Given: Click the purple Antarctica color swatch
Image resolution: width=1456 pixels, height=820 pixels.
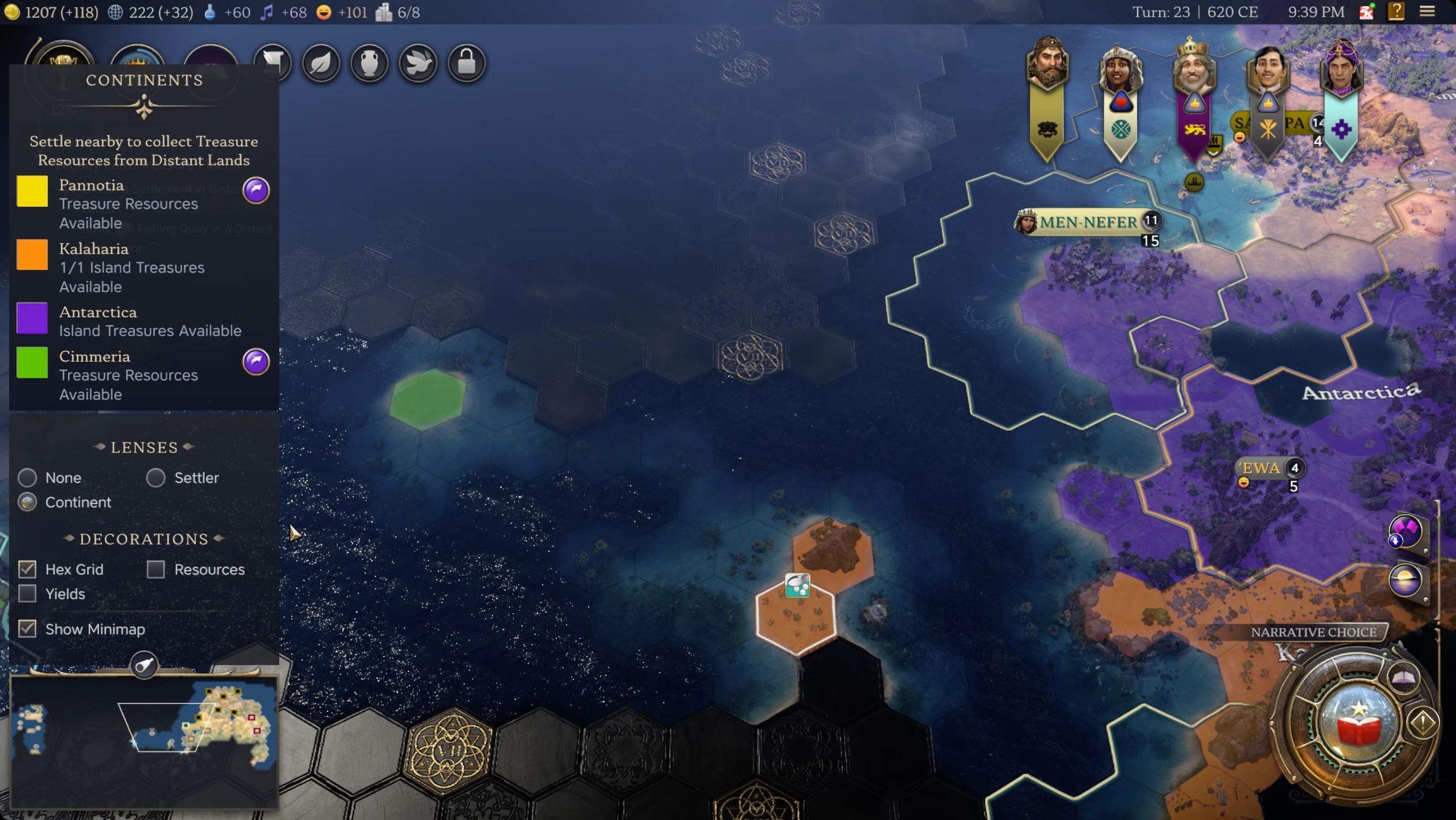Looking at the screenshot, I should click(x=32, y=317).
